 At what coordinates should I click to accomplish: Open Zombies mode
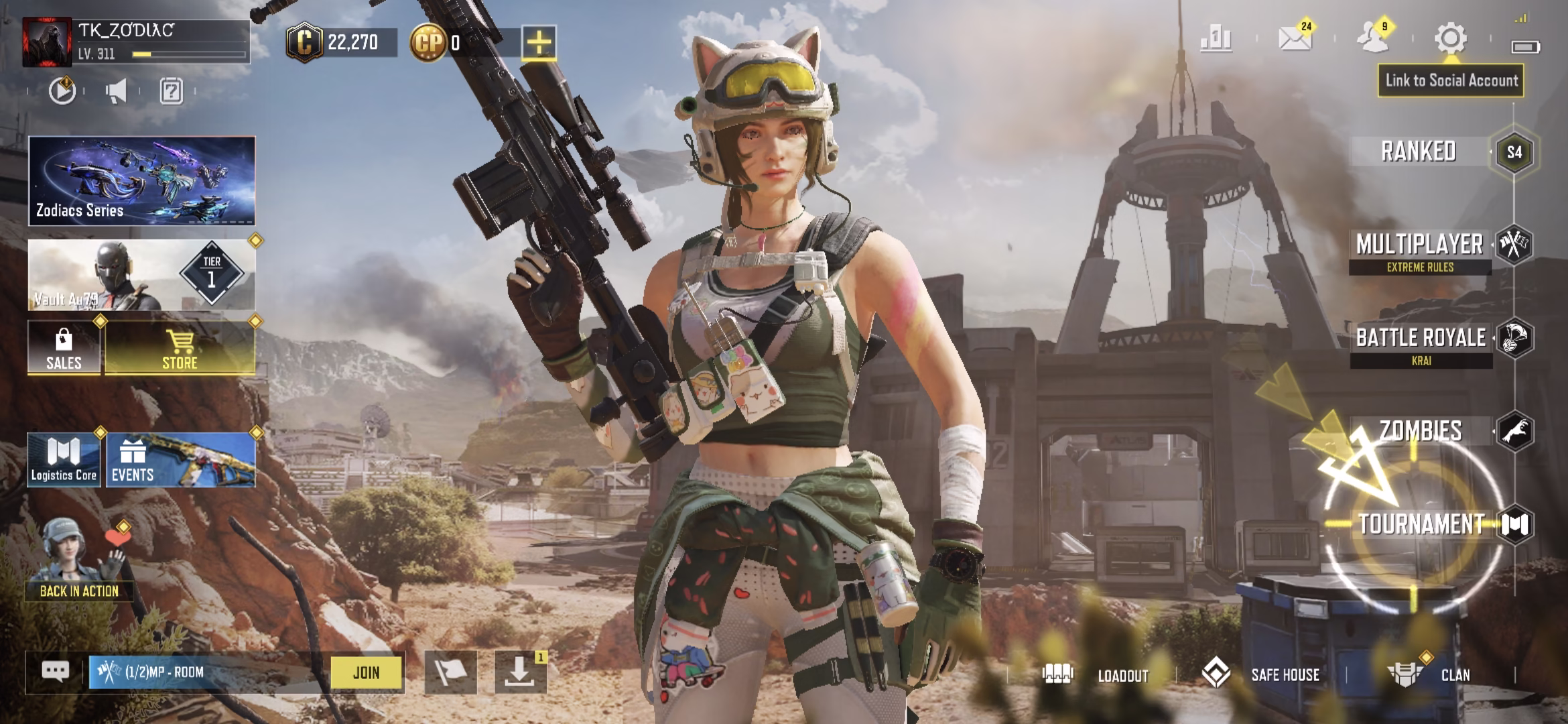coord(1421,431)
